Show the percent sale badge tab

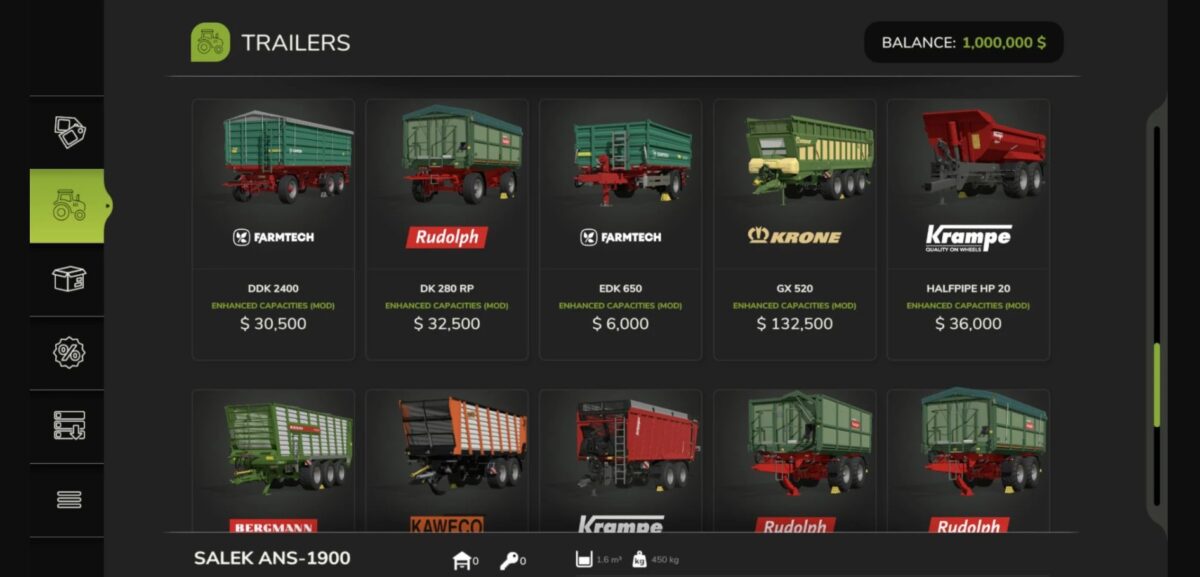click(x=69, y=353)
